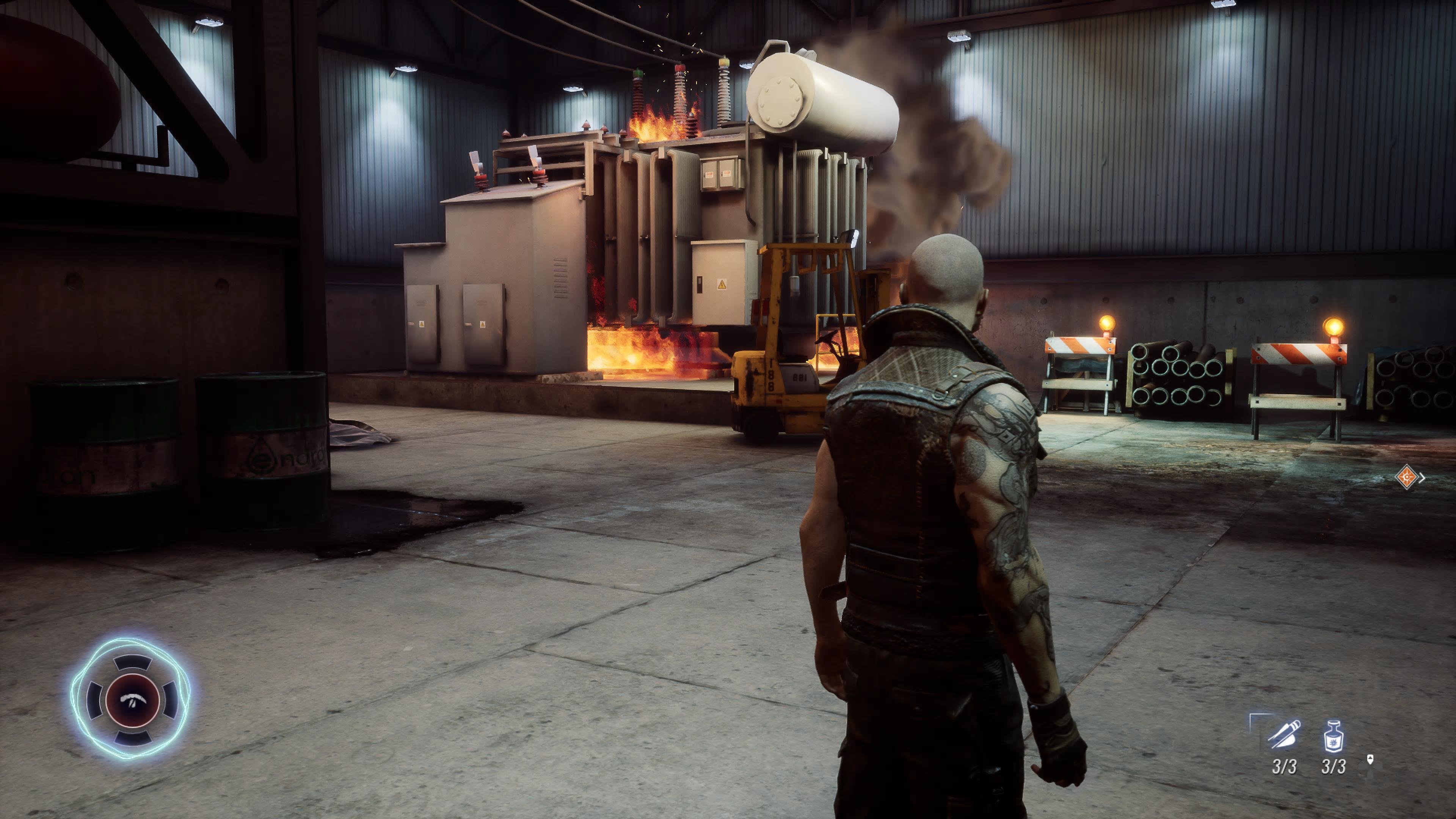This screenshot has width=1456, height=819.
Task: Use the potion bottle consumable icon
Action: [1334, 735]
